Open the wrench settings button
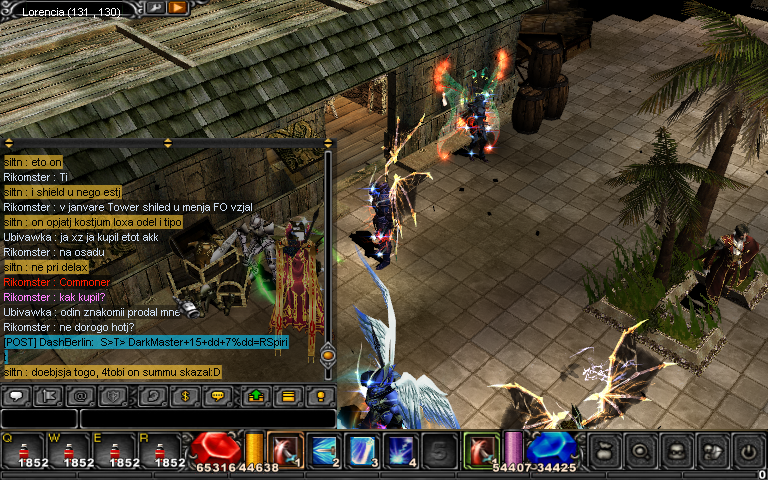Viewport: 768px width, 480px height. pyautogui.click(x=156, y=7)
